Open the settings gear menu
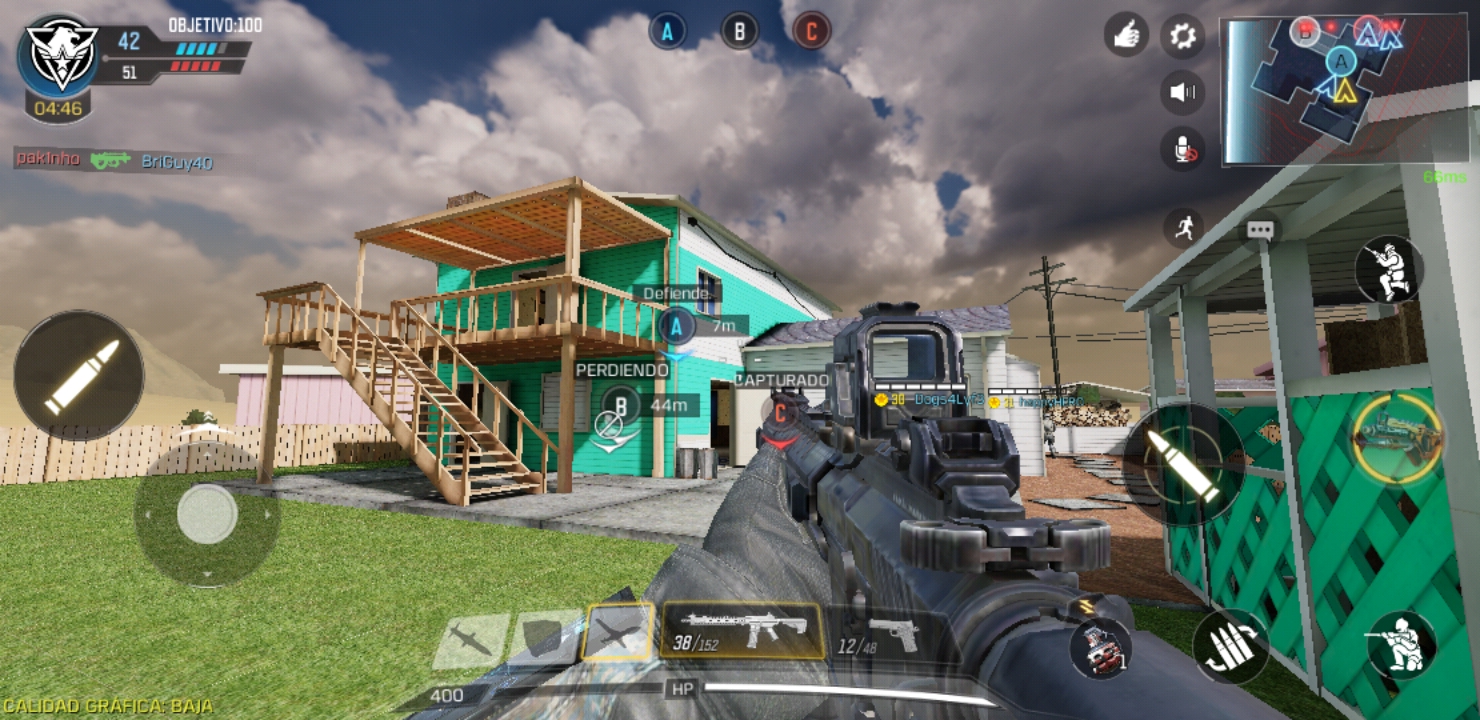 pos(1182,36)
